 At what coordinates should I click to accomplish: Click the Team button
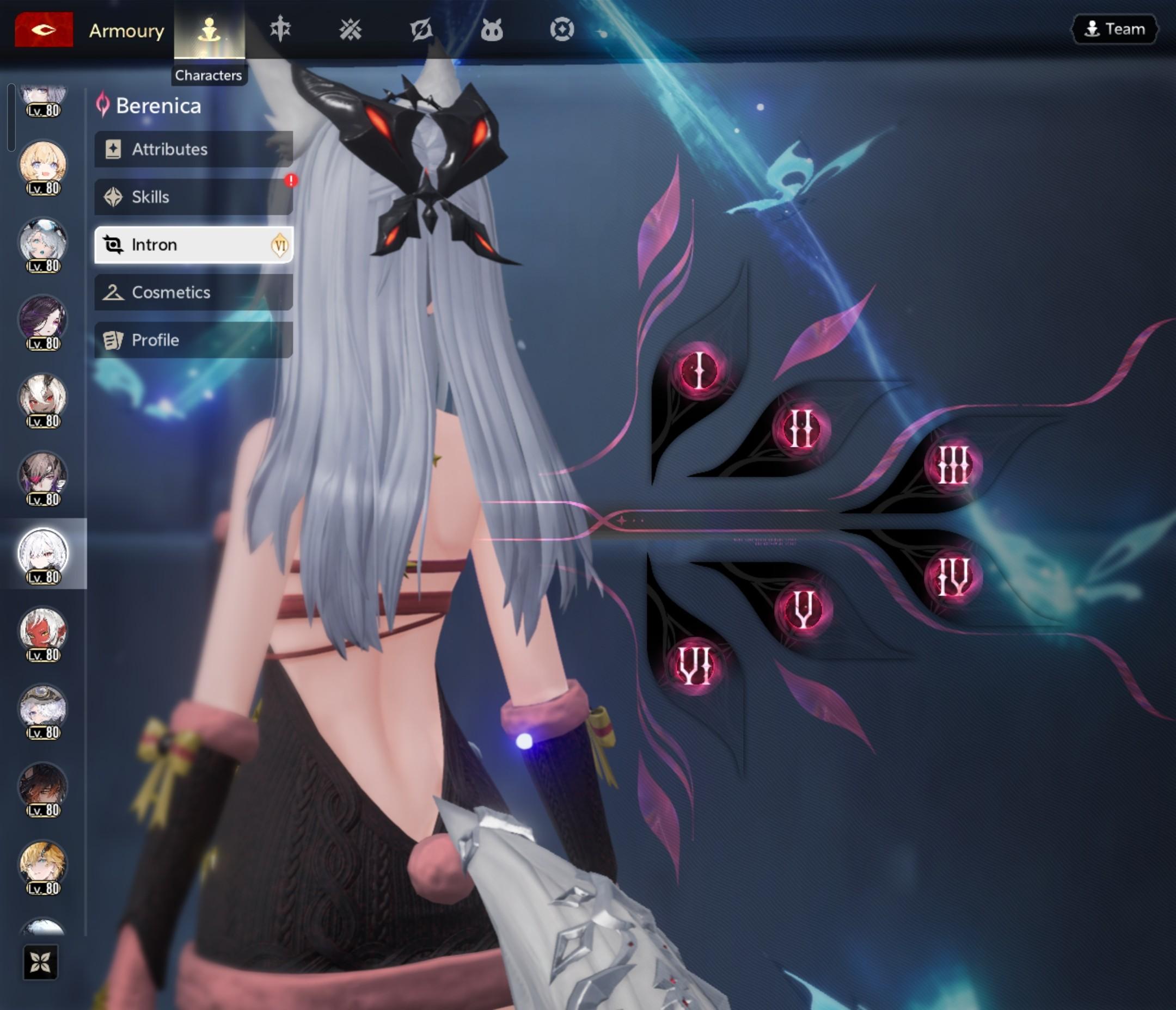1114,29
